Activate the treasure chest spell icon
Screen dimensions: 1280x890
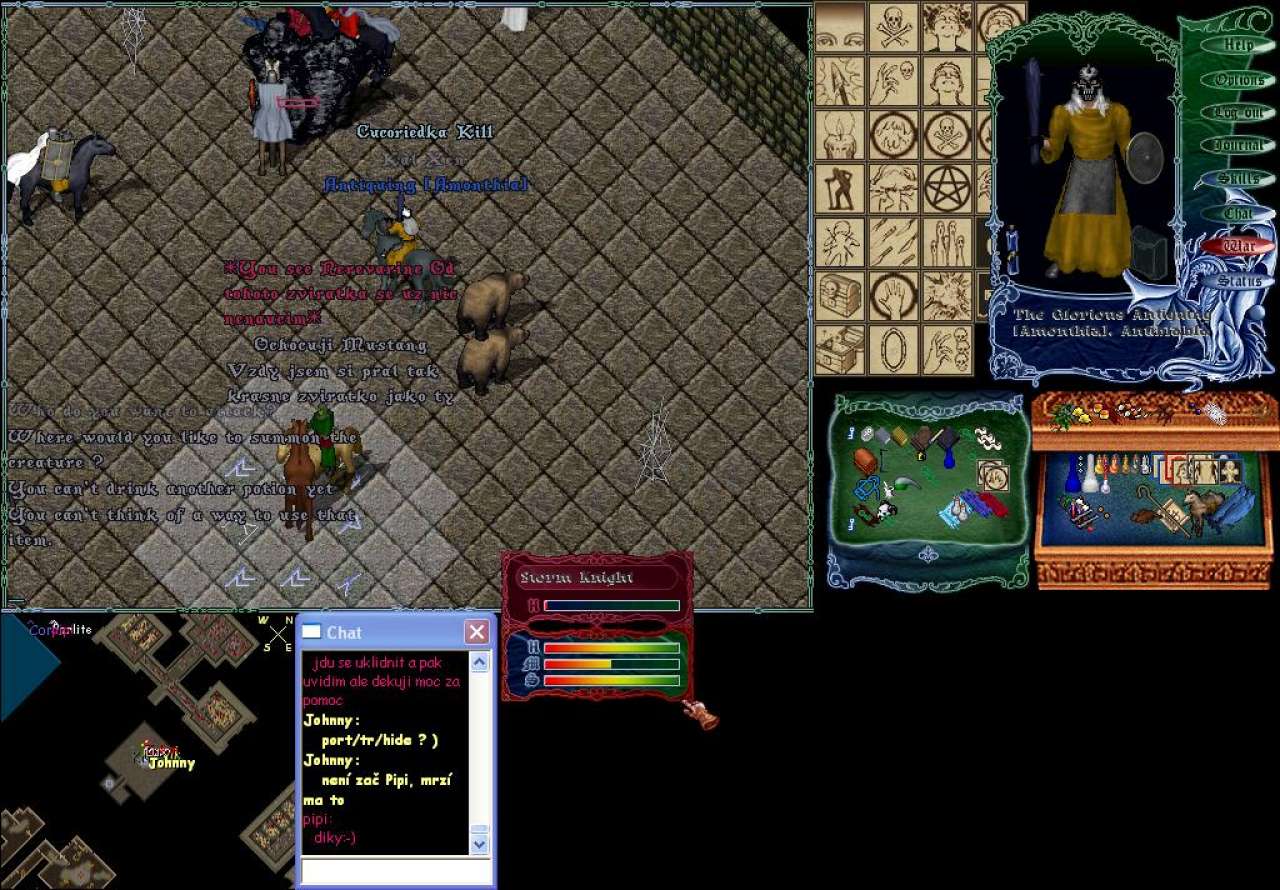[x=840, y=296]
